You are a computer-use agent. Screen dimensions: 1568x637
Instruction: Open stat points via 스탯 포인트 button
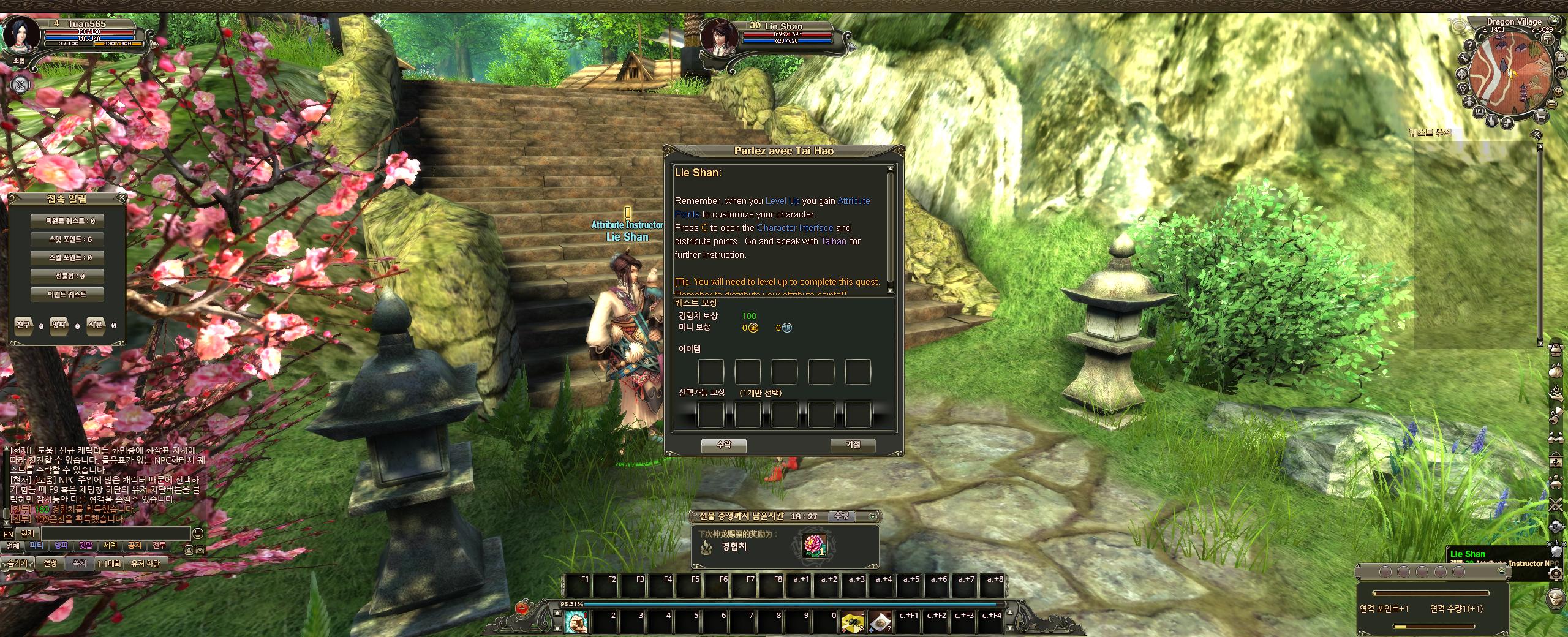point(67,239)
